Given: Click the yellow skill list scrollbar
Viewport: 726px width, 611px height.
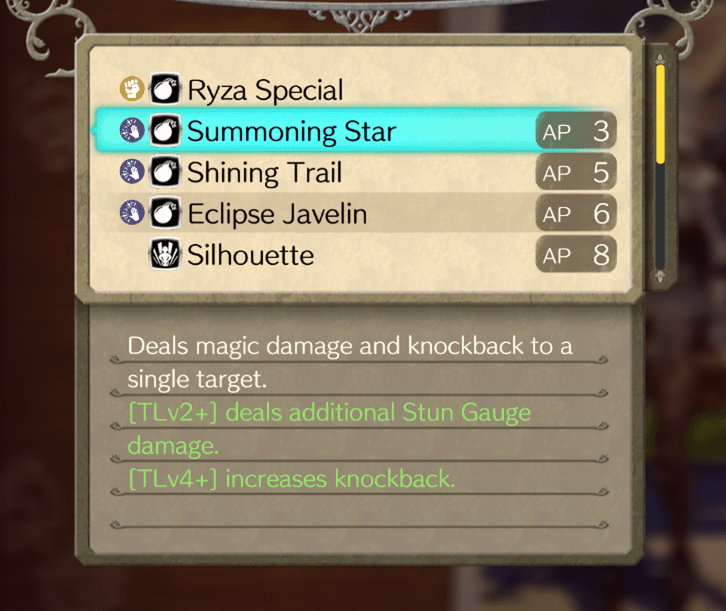Looking at the screenshot, I should coord(660,114).
